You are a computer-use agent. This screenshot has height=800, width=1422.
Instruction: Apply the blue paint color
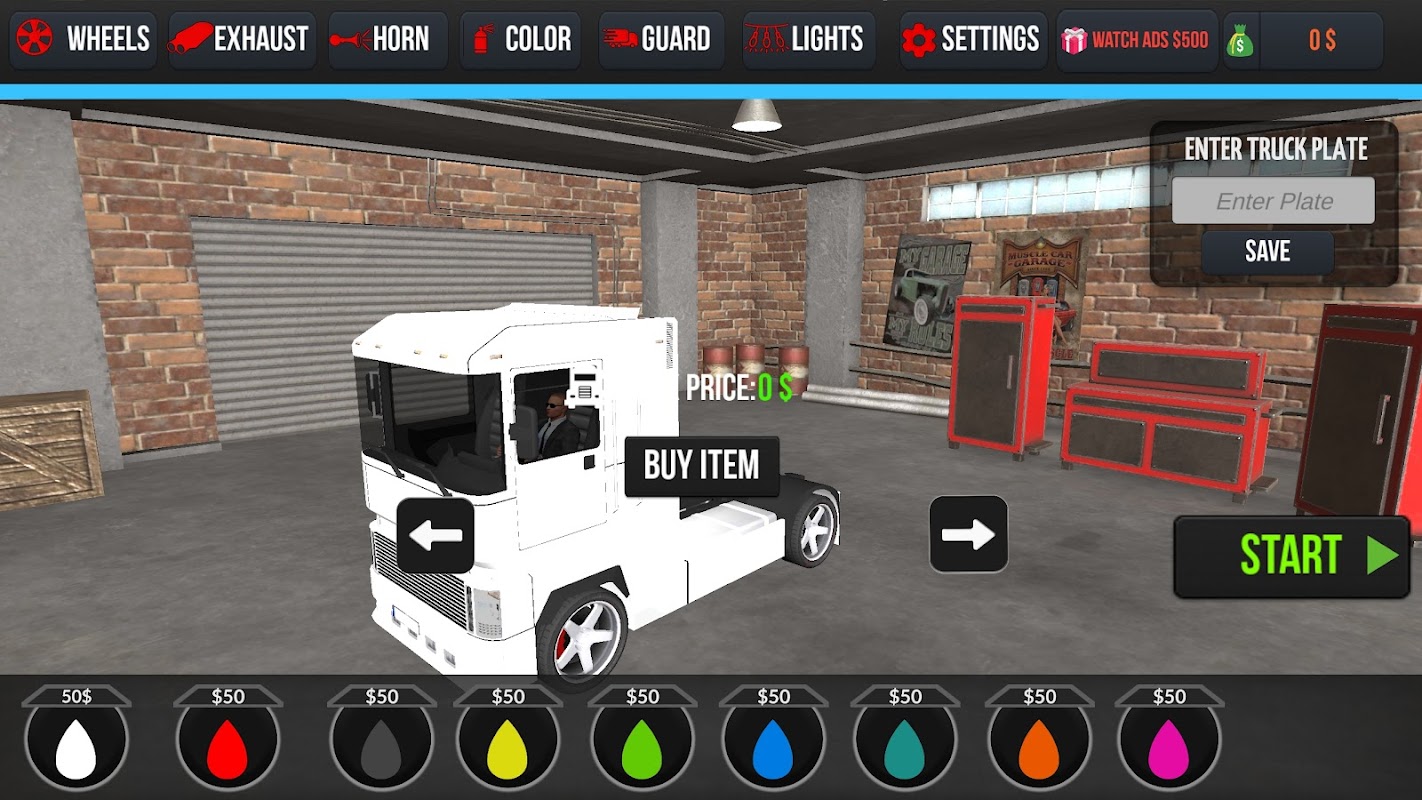[772, 747]
